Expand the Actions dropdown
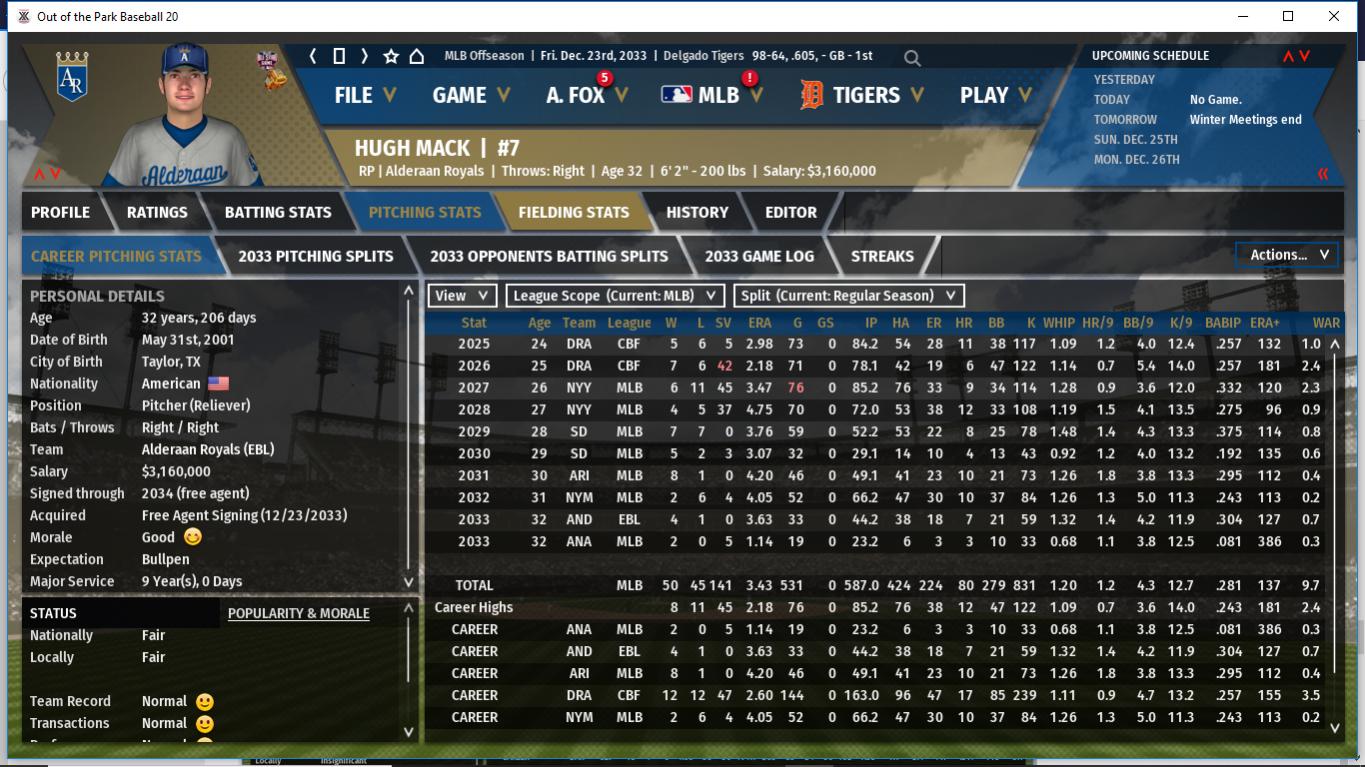This screenshot has height=767, width=1365. tap(1287, 255)
